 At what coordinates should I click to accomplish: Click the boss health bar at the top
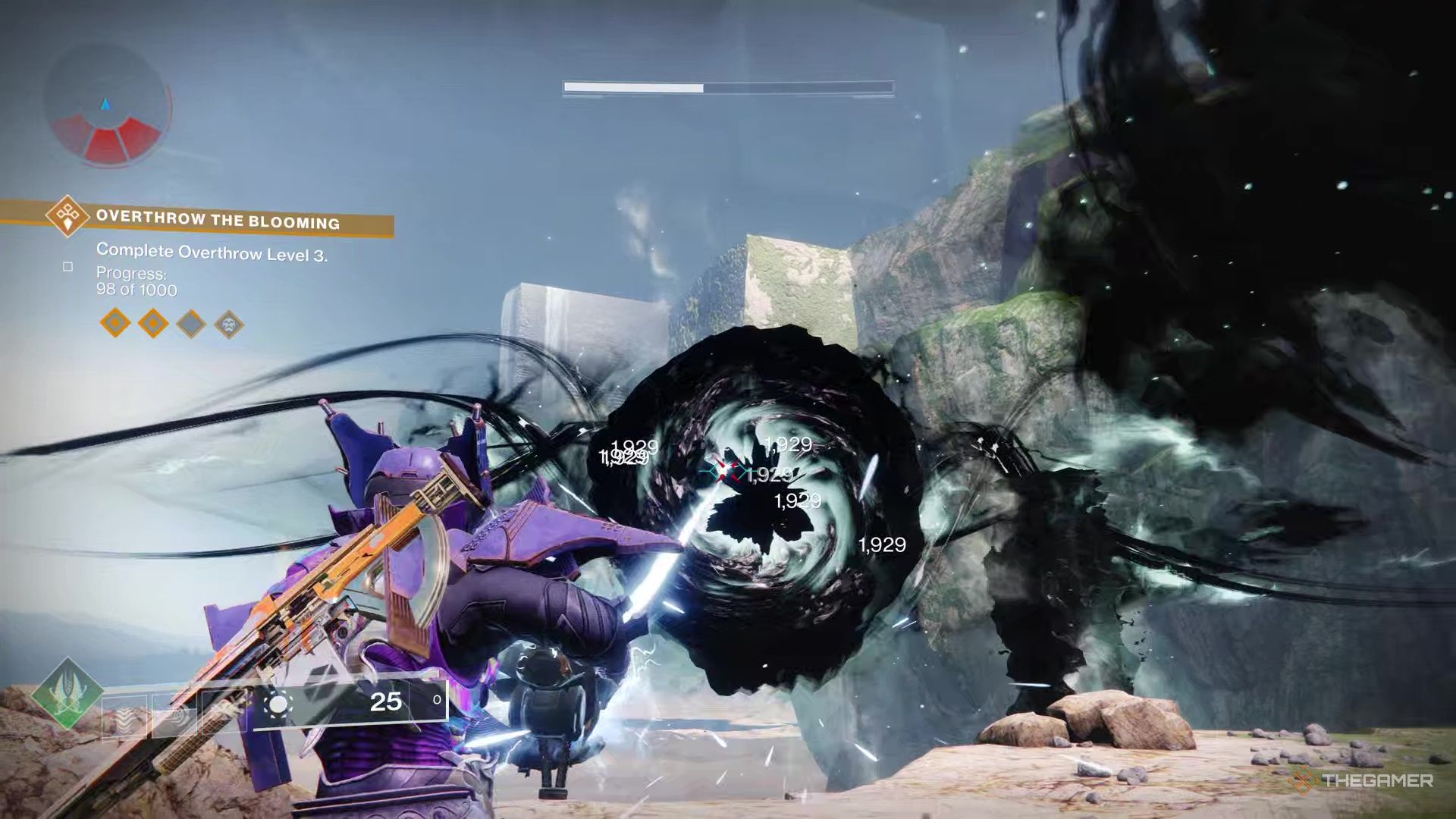click(728, 87)
